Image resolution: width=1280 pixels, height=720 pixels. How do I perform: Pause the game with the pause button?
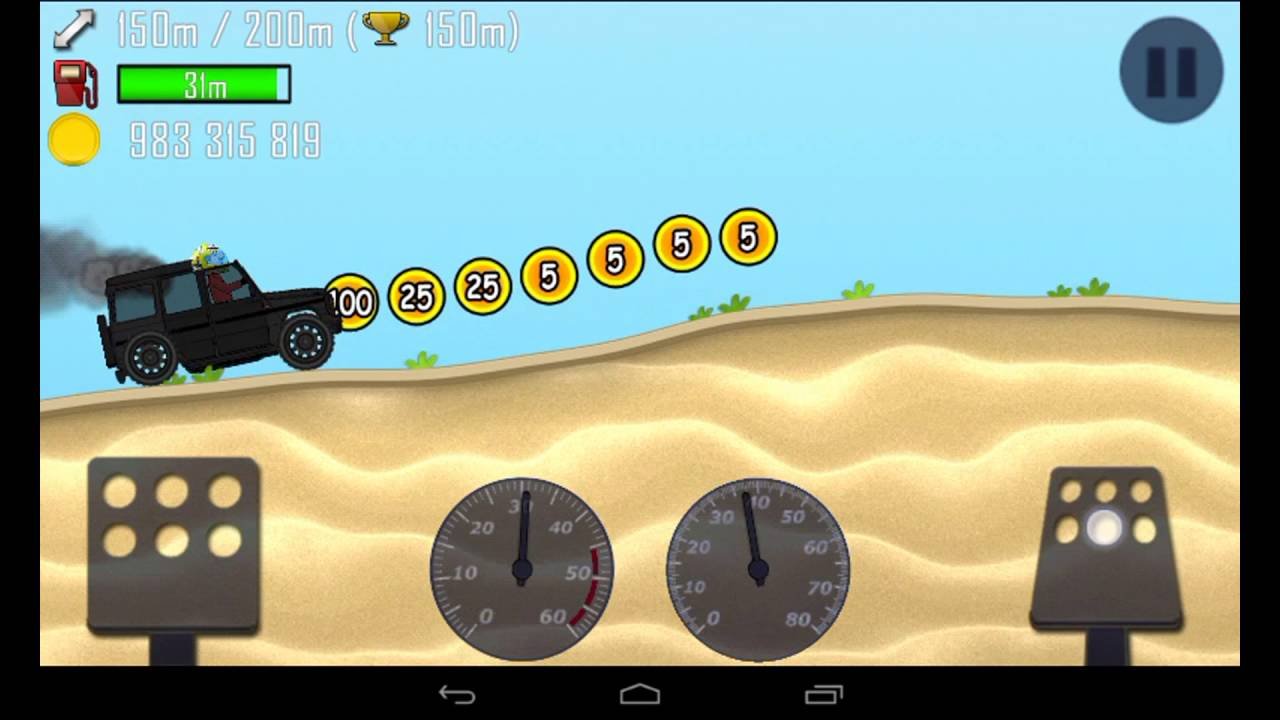[x=1171, y=70]
